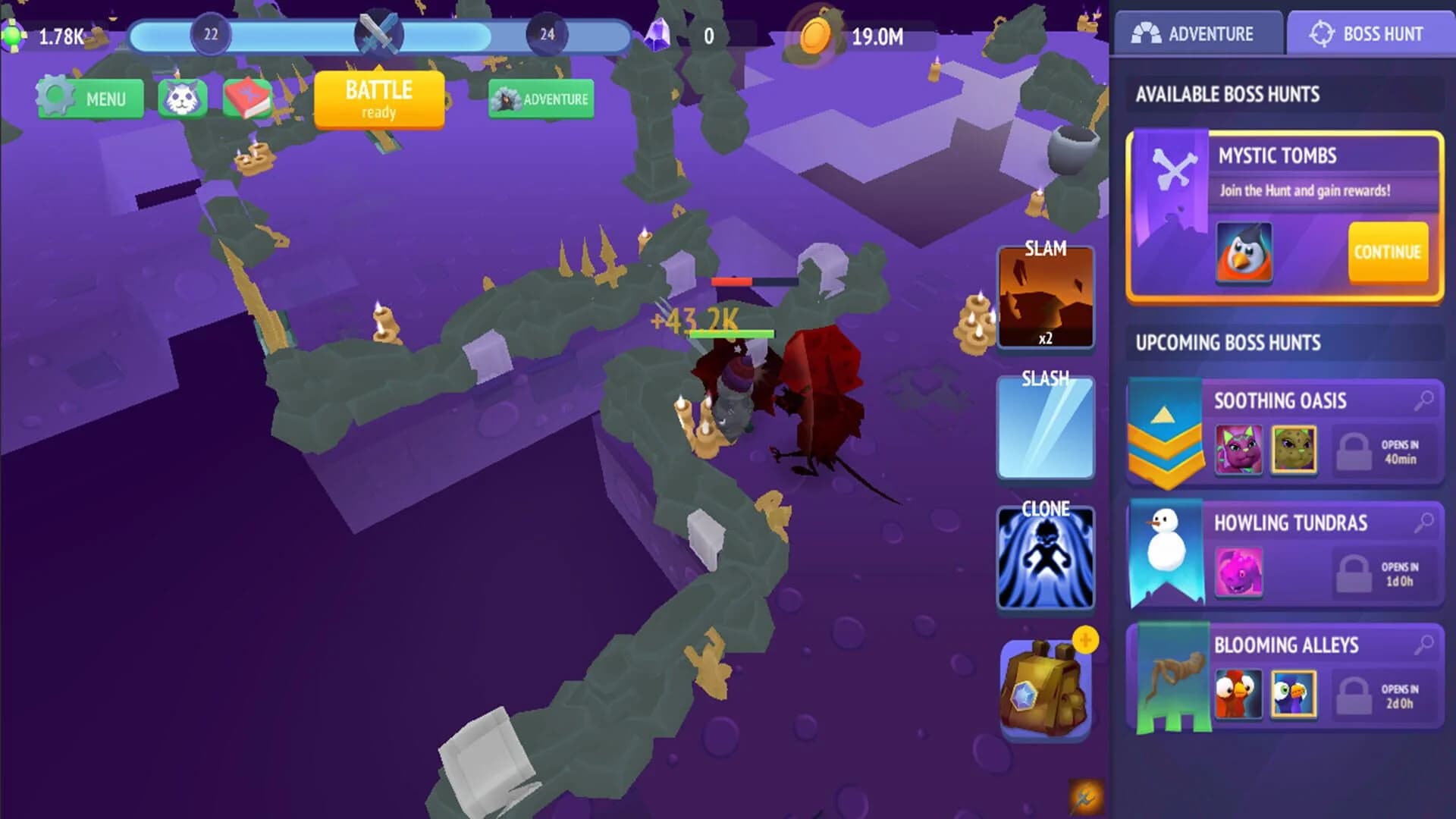Activate the Slash ability
The image size is (1456, 819).
(x=1045, y=427)
